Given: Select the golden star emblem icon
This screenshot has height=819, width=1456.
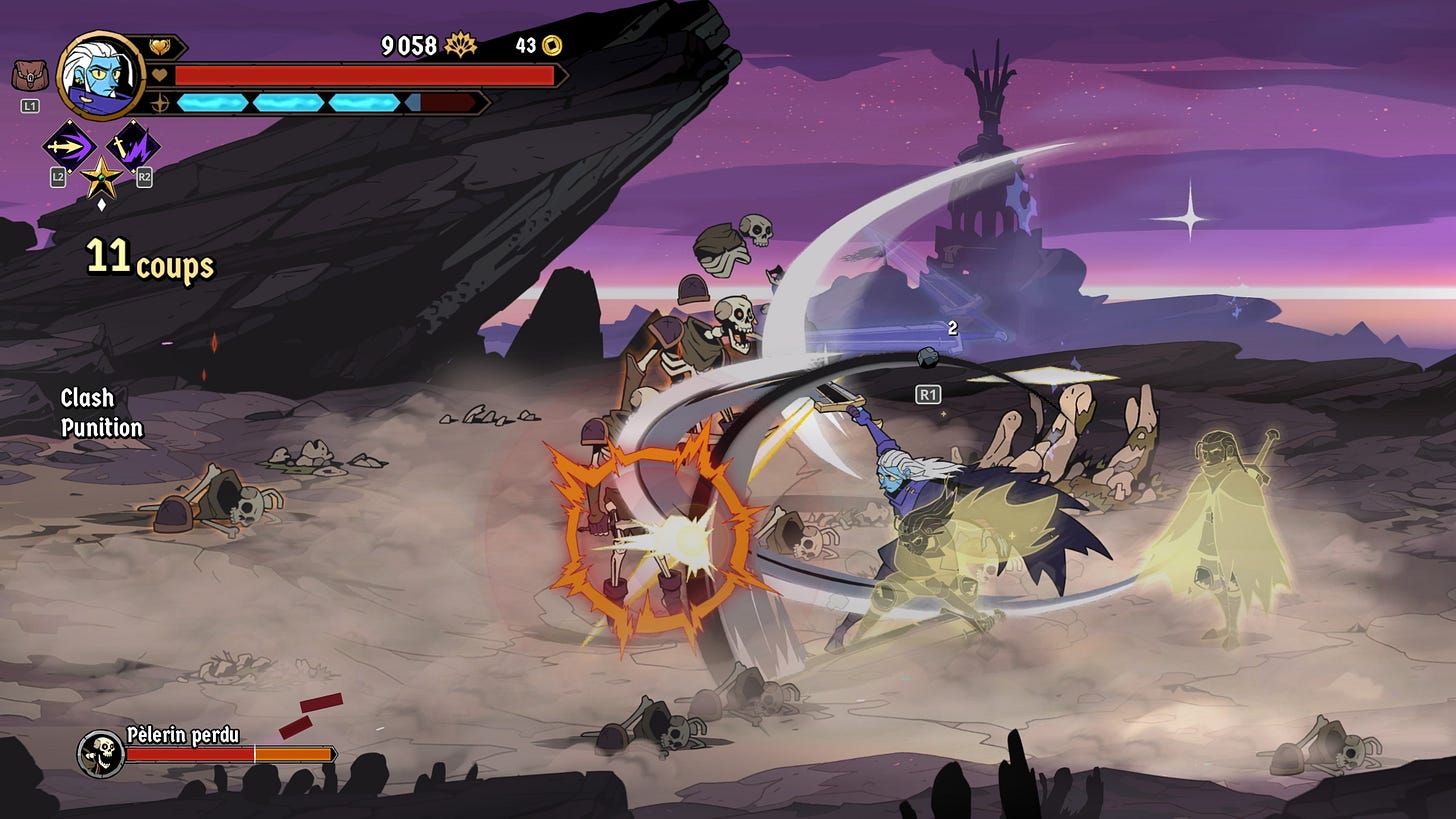Looking at the screenshot, I should 101,178.
